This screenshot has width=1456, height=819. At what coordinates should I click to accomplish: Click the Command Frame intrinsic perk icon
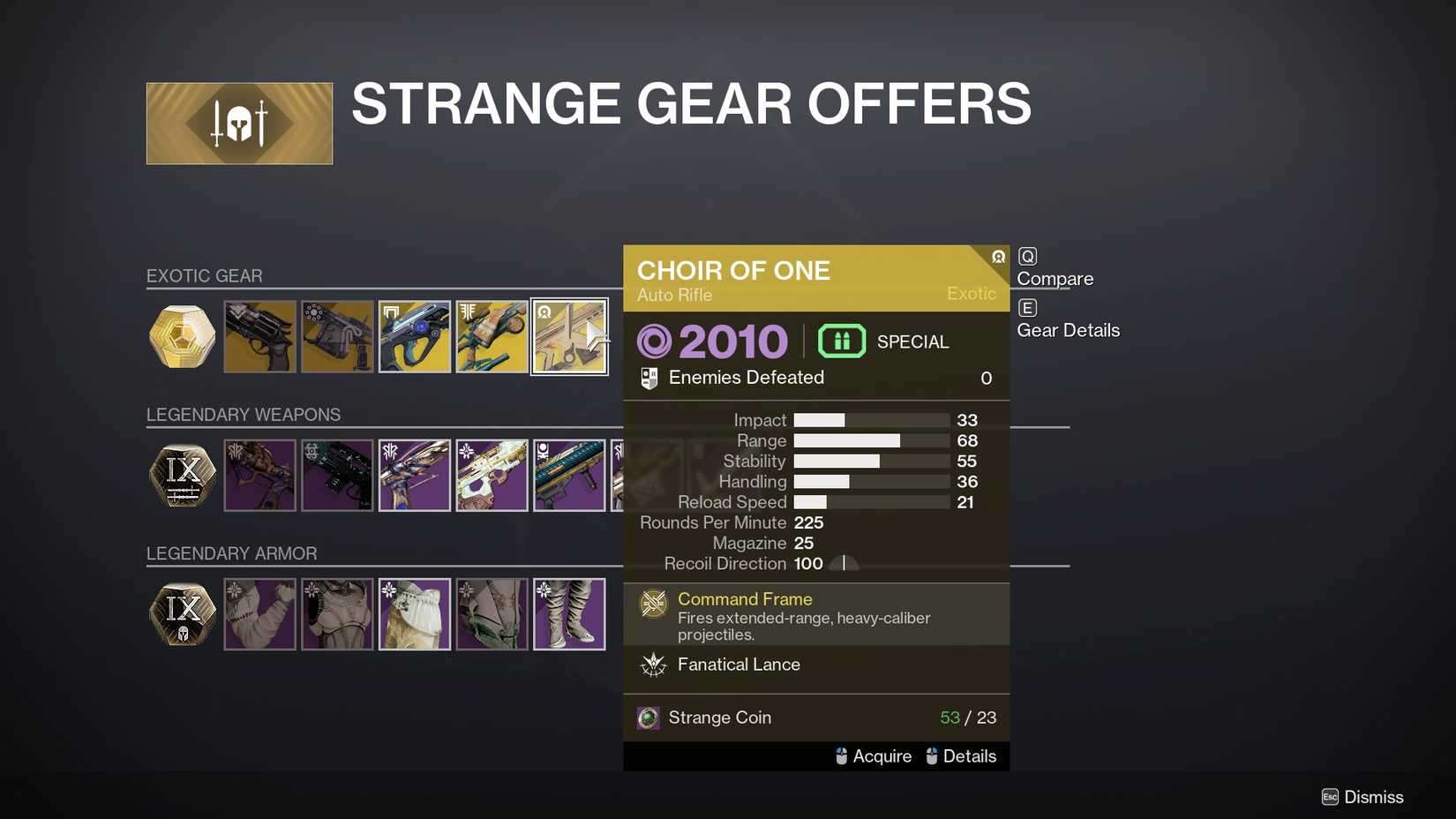pos(653,604)
